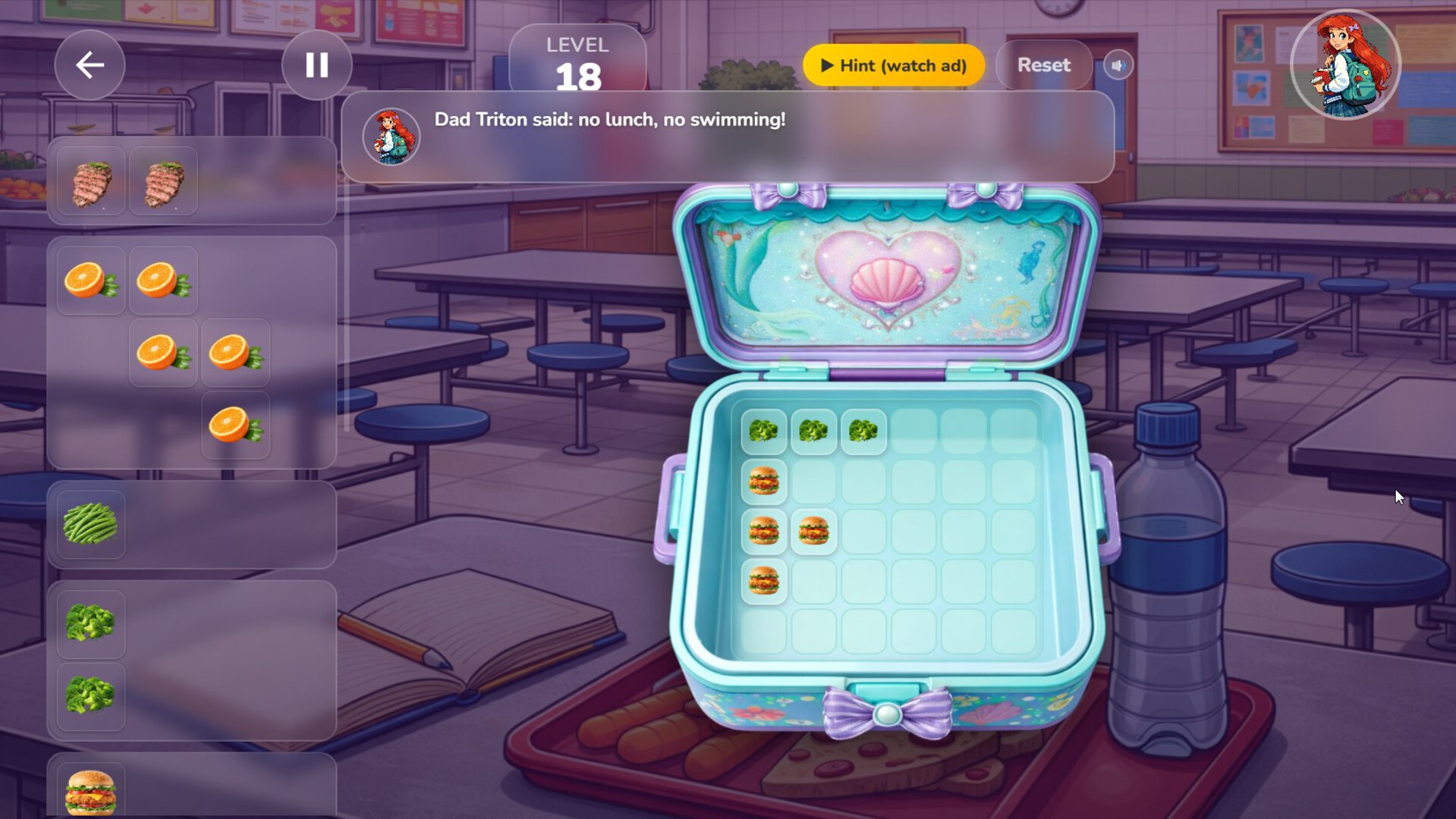
Task: Mute the game sound with the speaker icon
Action: coord(1118,65)
